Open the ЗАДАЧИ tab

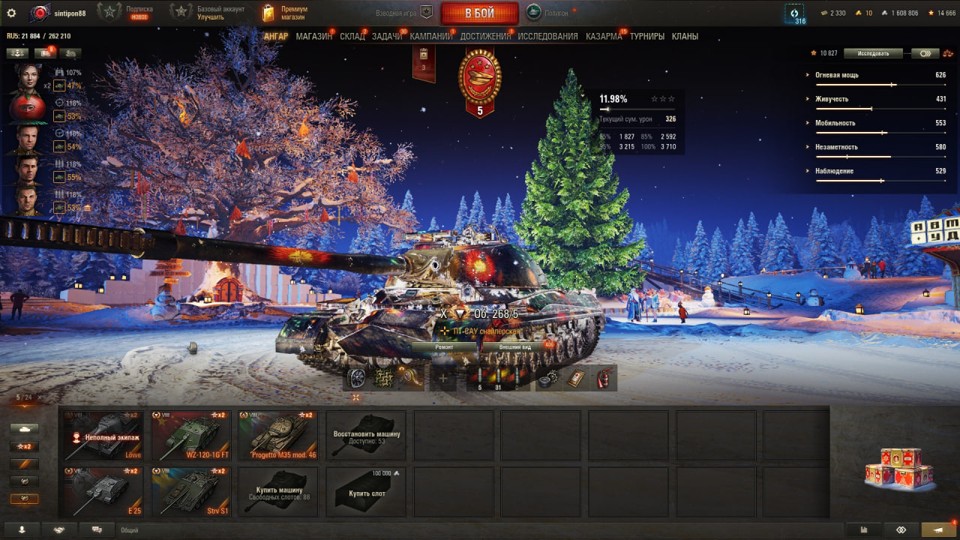point(387,36)
